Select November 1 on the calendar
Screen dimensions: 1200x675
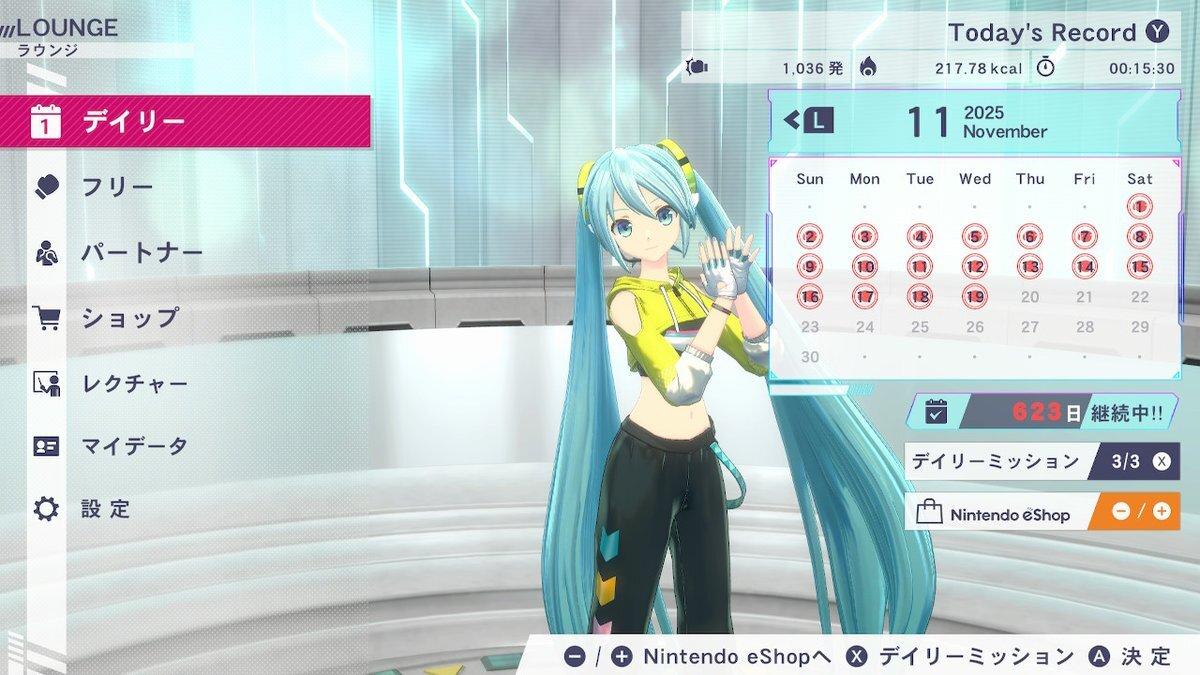point(1139,207)
